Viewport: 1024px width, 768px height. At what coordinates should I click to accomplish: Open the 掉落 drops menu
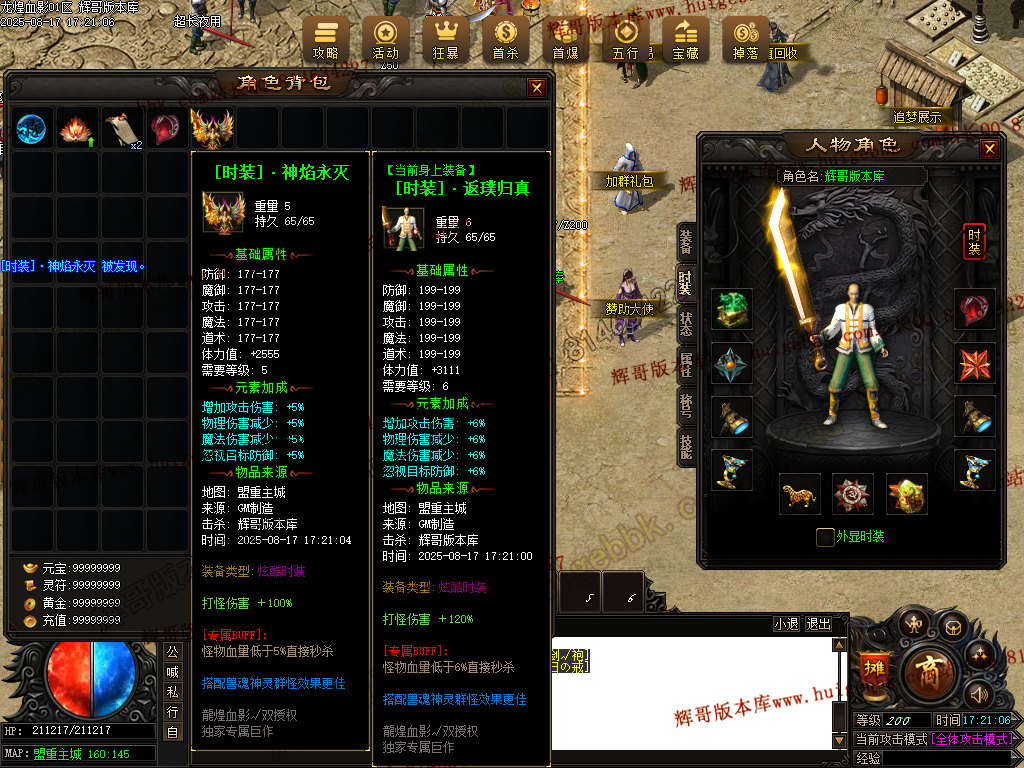[x=745, y=37]
